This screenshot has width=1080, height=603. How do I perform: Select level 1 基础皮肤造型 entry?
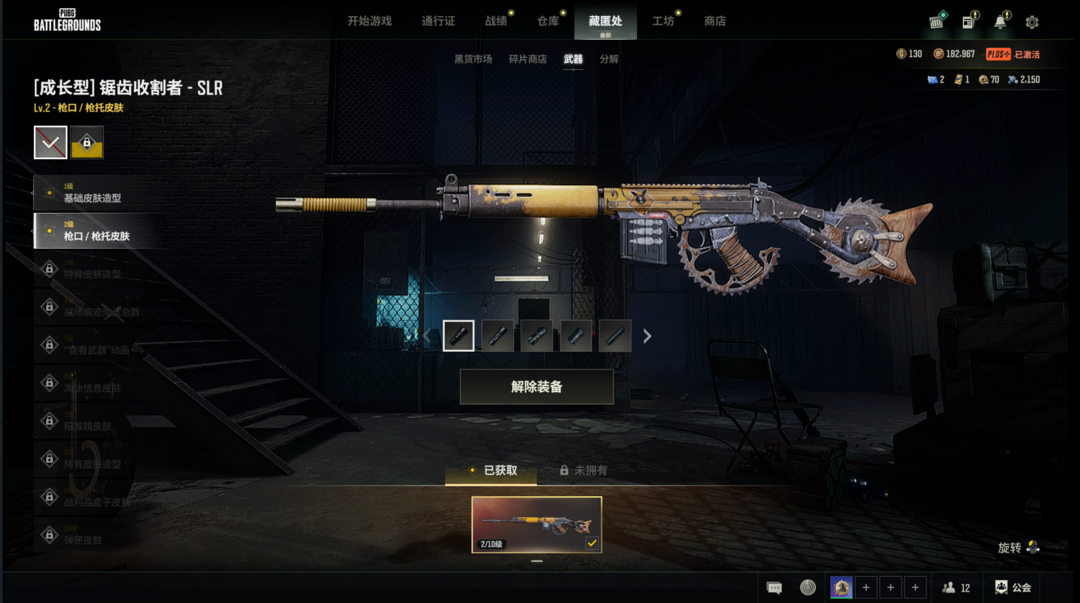93,193
